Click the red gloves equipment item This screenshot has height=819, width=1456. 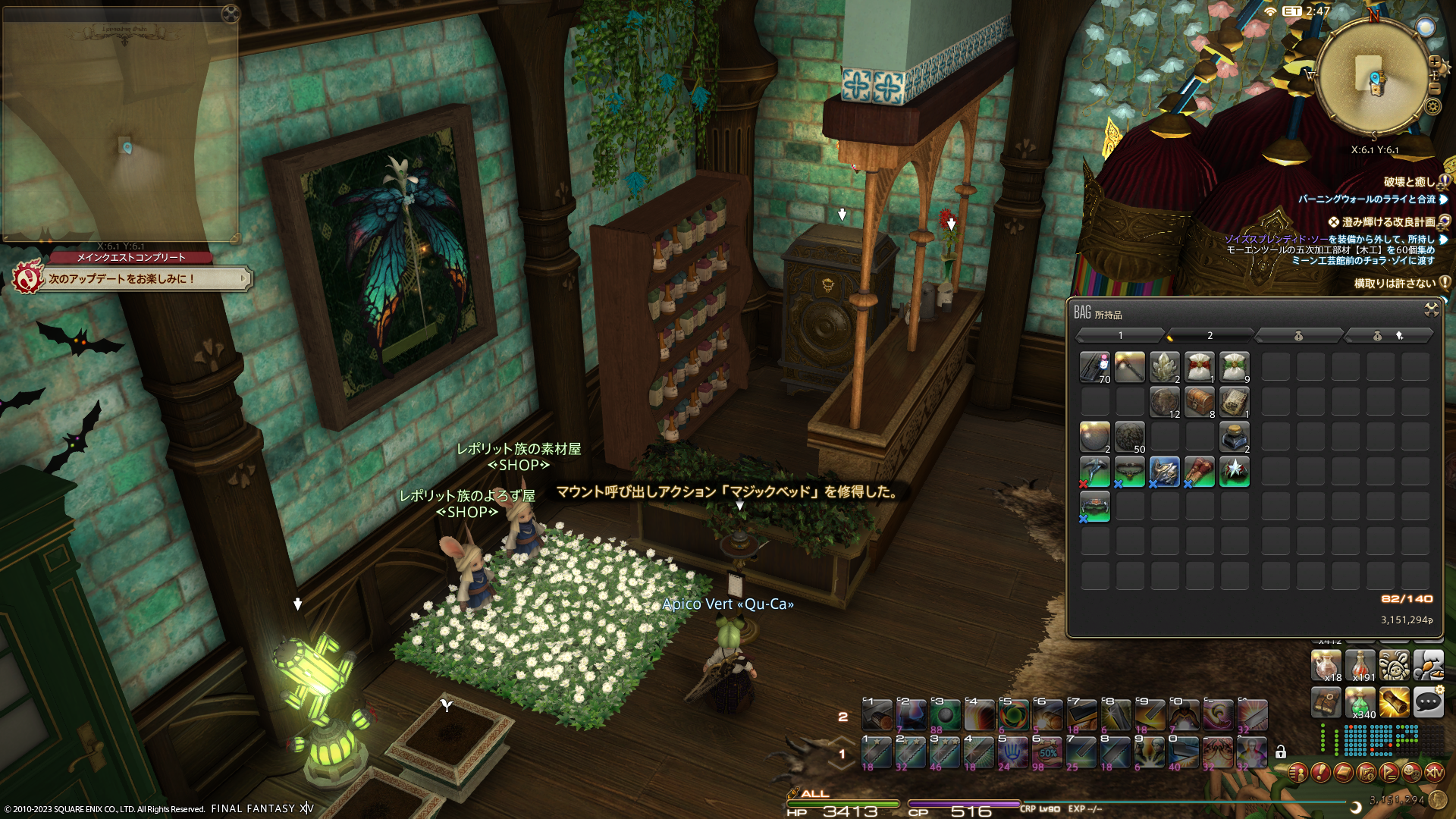[x=1199, y=472]
